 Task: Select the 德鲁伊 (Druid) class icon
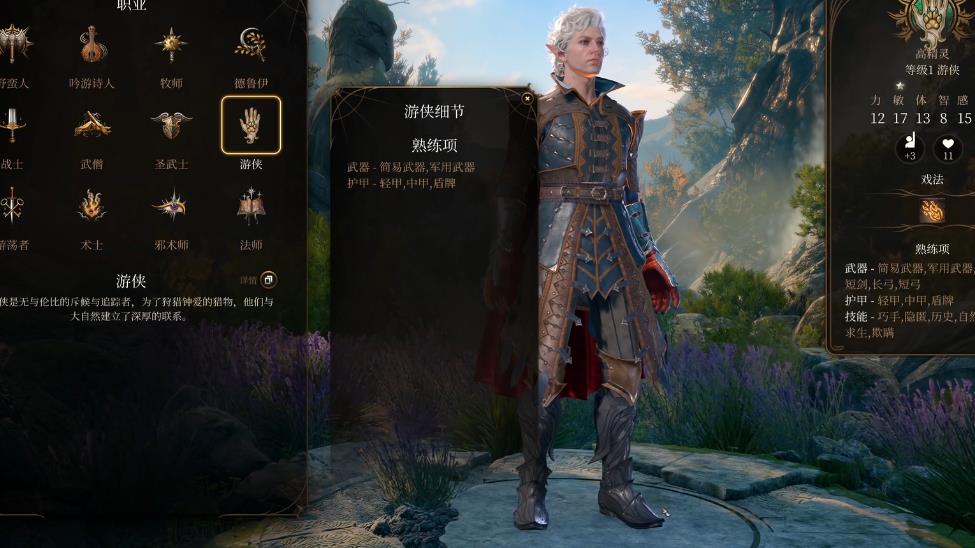(x=250, y=45)
